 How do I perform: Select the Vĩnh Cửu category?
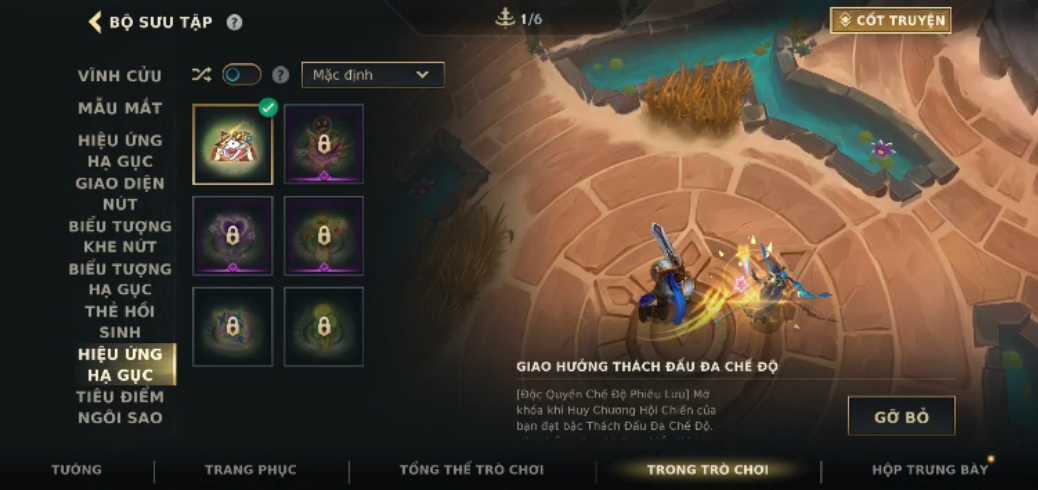120,76
